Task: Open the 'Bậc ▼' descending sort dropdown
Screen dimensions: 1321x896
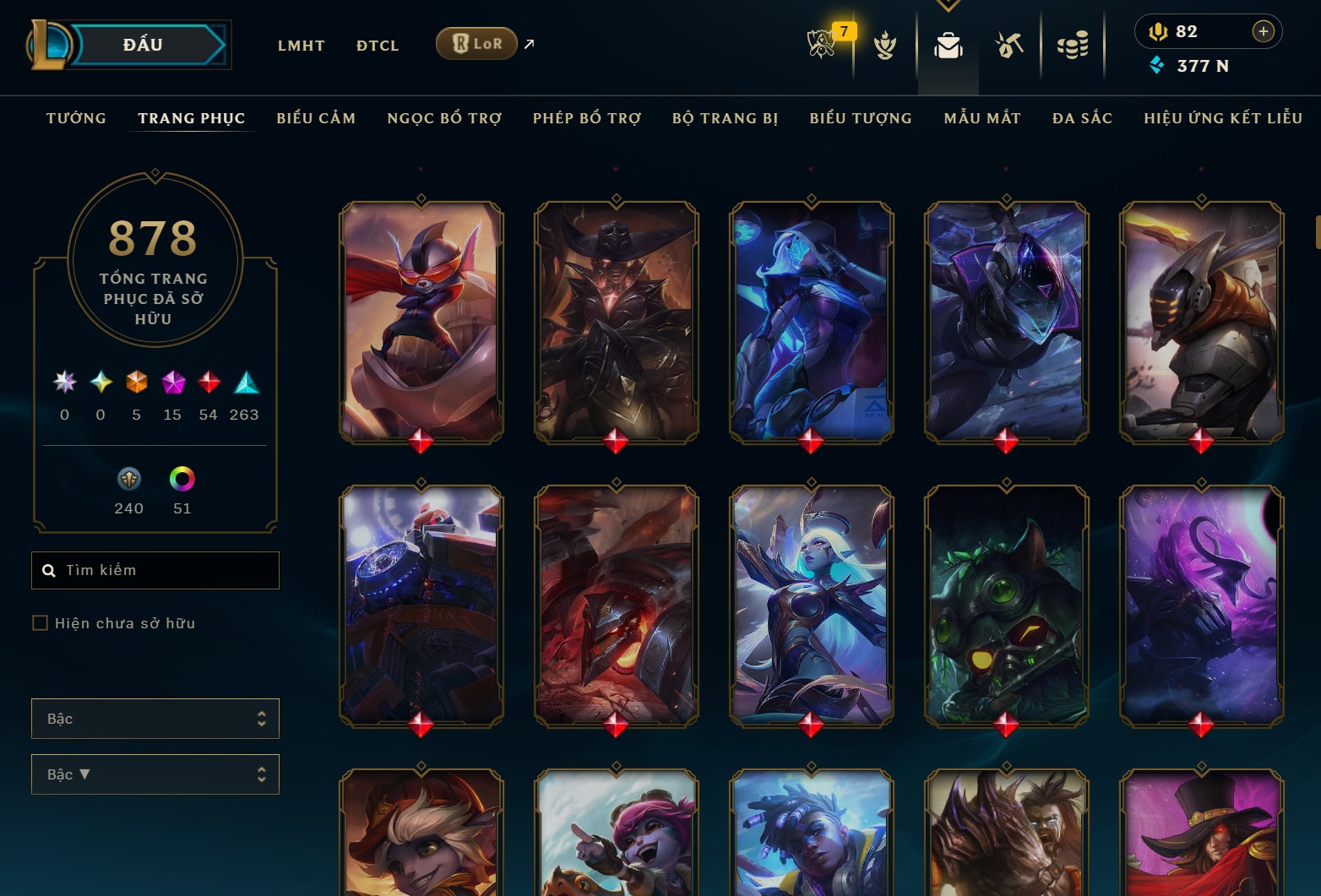Action: click(155, 774)
